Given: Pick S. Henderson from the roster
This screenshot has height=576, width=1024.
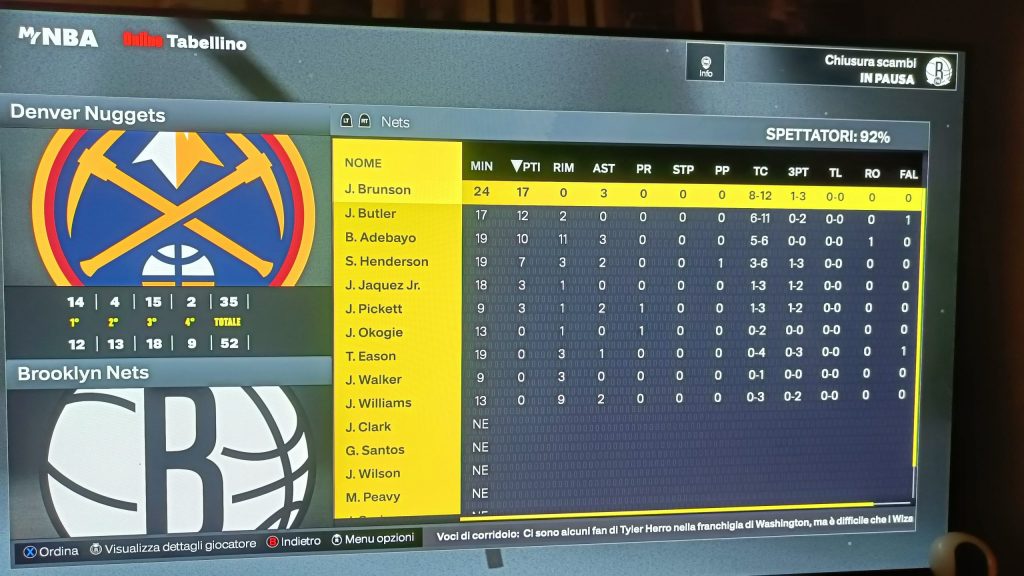Looking at the screenshot, I should 386,262.
